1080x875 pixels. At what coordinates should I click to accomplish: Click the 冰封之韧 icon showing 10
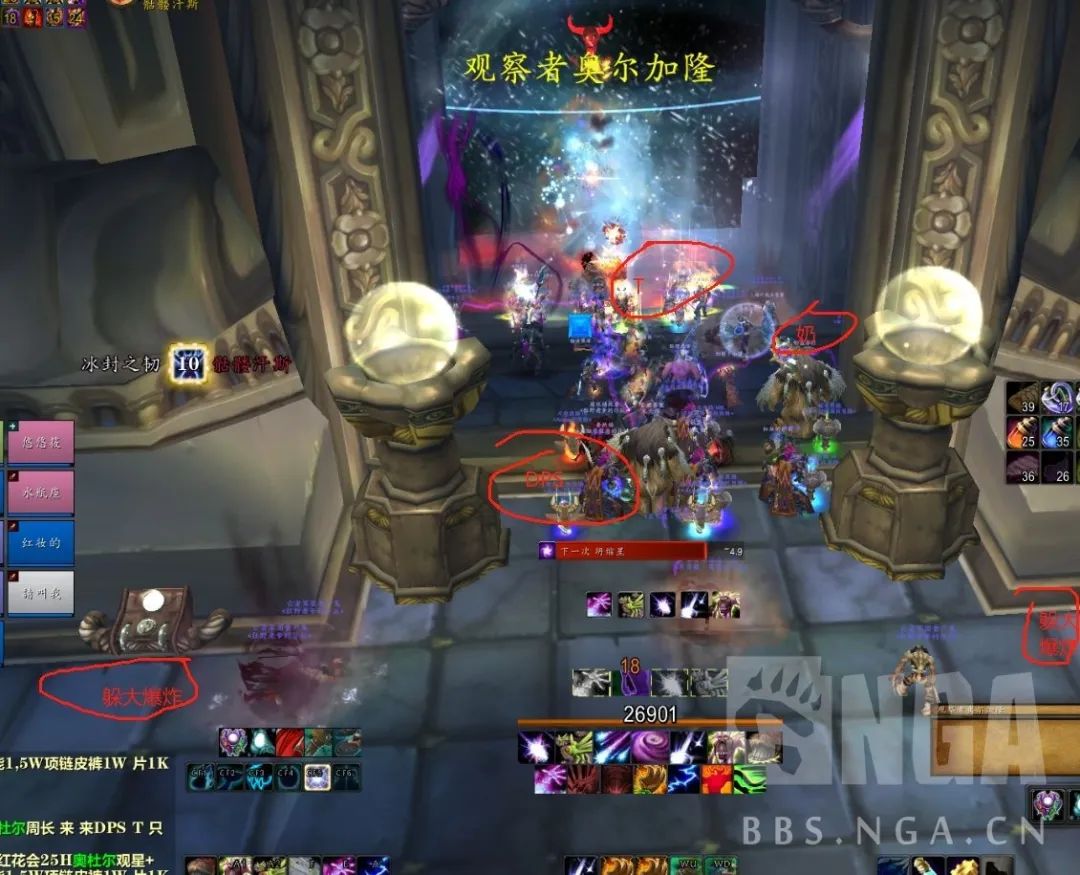(187, 363)
